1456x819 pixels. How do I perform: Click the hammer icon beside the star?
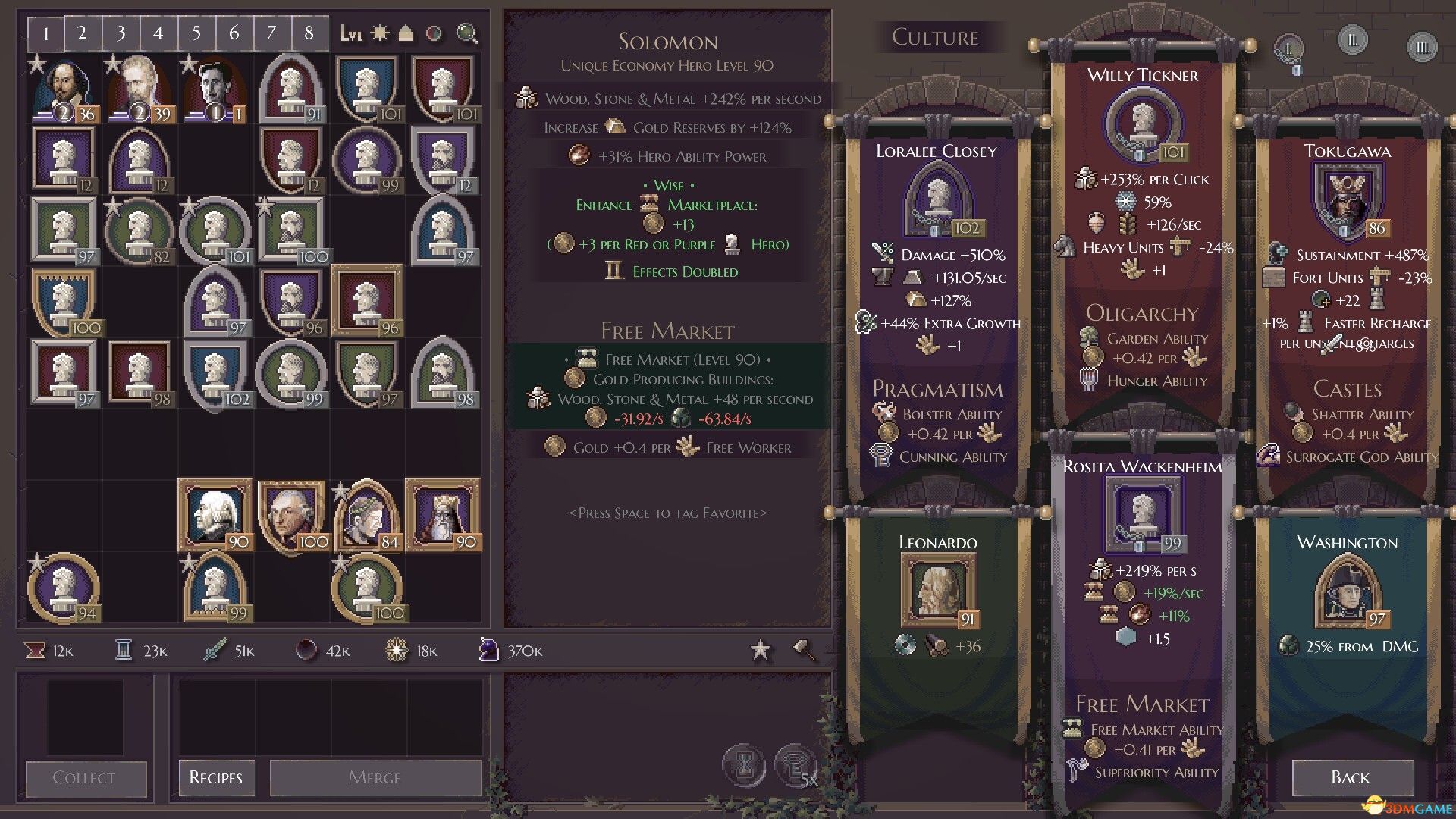click(x=804, y=650)
